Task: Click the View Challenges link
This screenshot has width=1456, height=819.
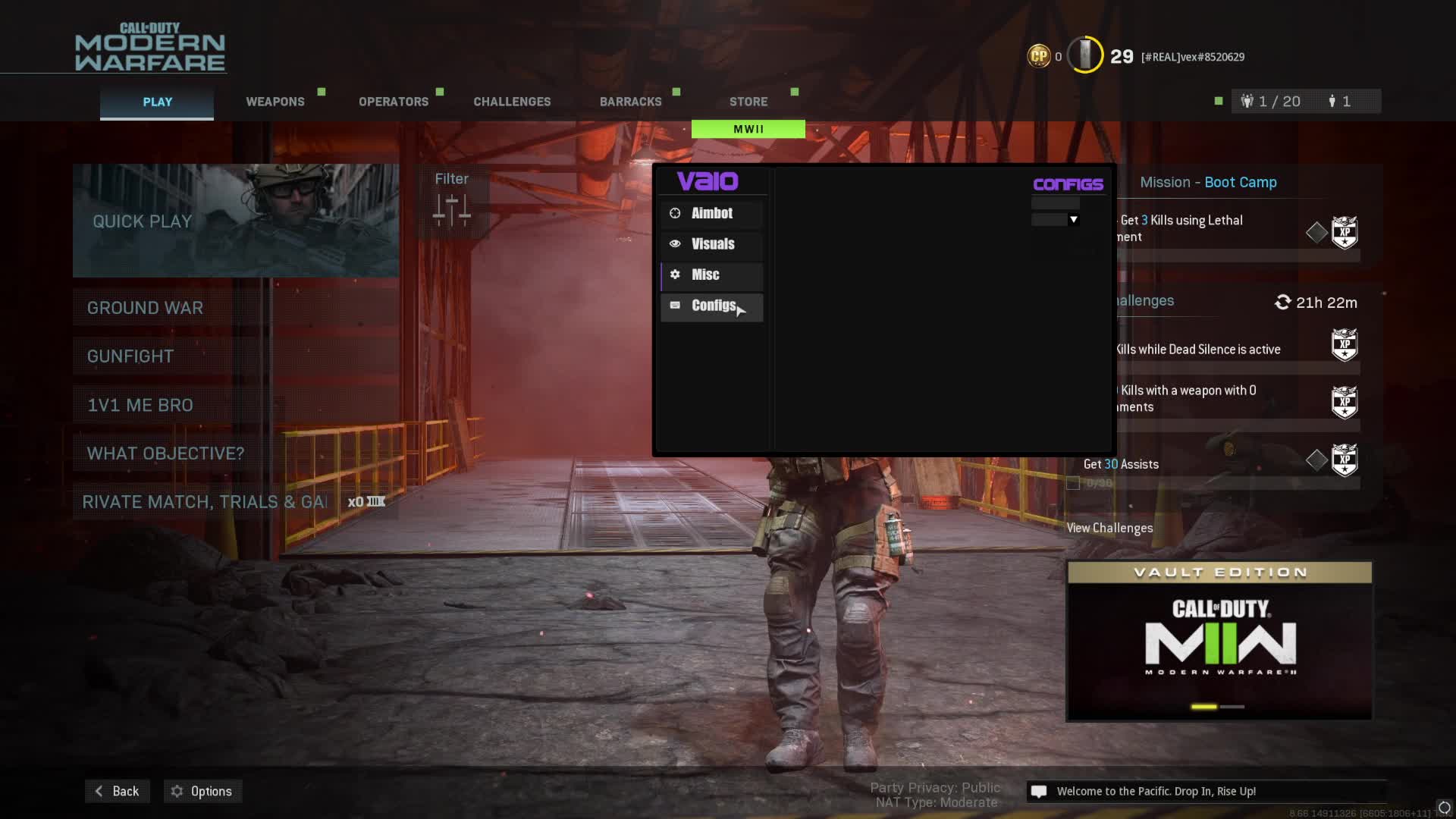Action: point(1109,528)
